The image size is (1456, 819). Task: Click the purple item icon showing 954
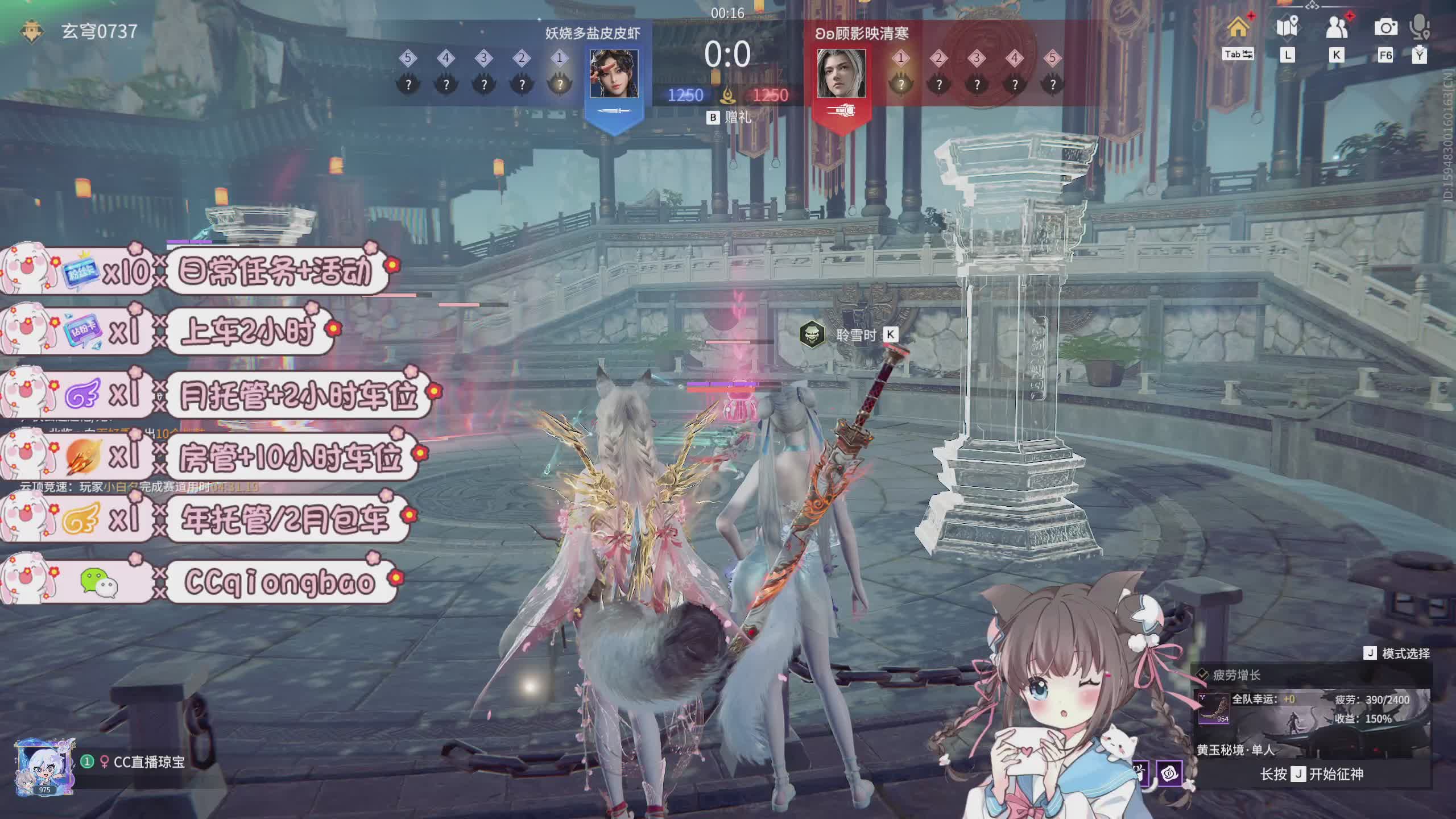[x=1213, y=709]
